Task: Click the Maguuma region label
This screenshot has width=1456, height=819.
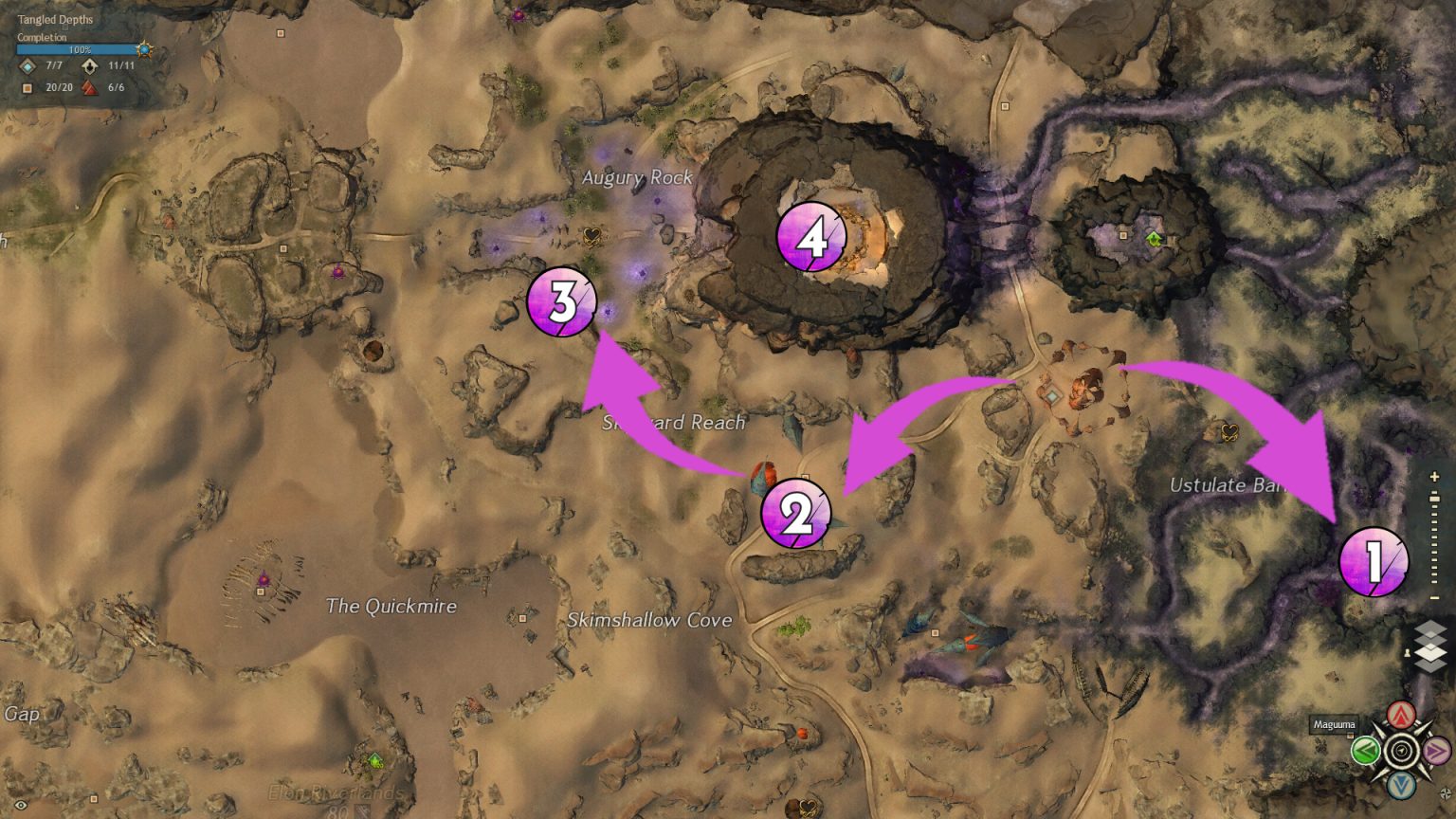Action: point(1337,722)
